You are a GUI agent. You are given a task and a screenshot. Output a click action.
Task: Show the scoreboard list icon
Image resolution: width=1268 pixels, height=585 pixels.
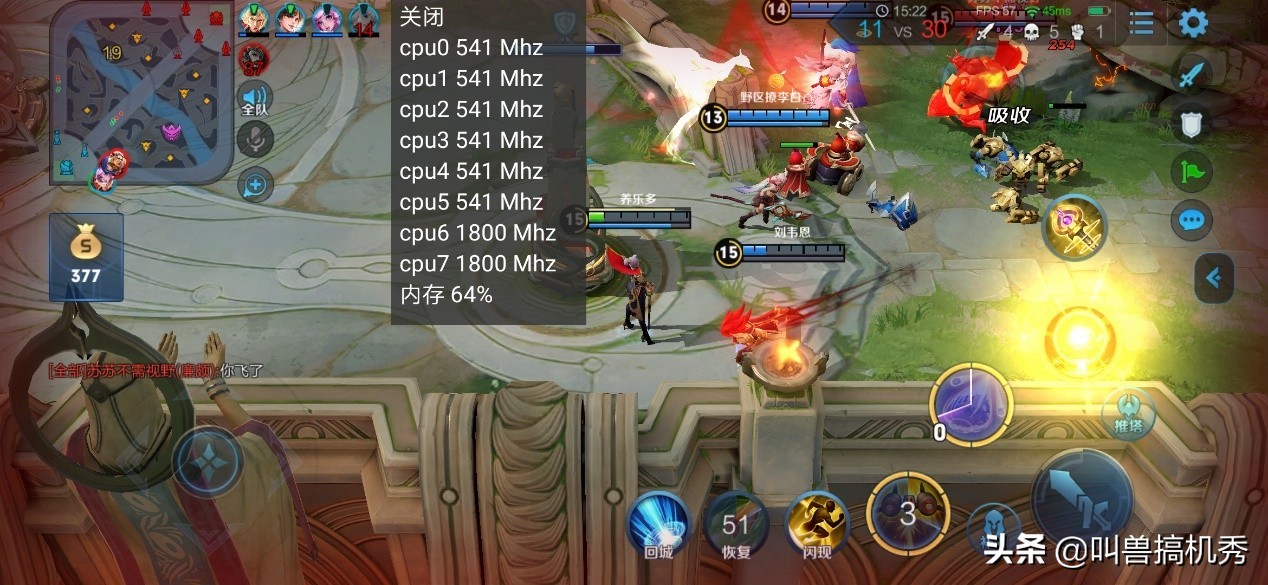(x=1141, y=23)
